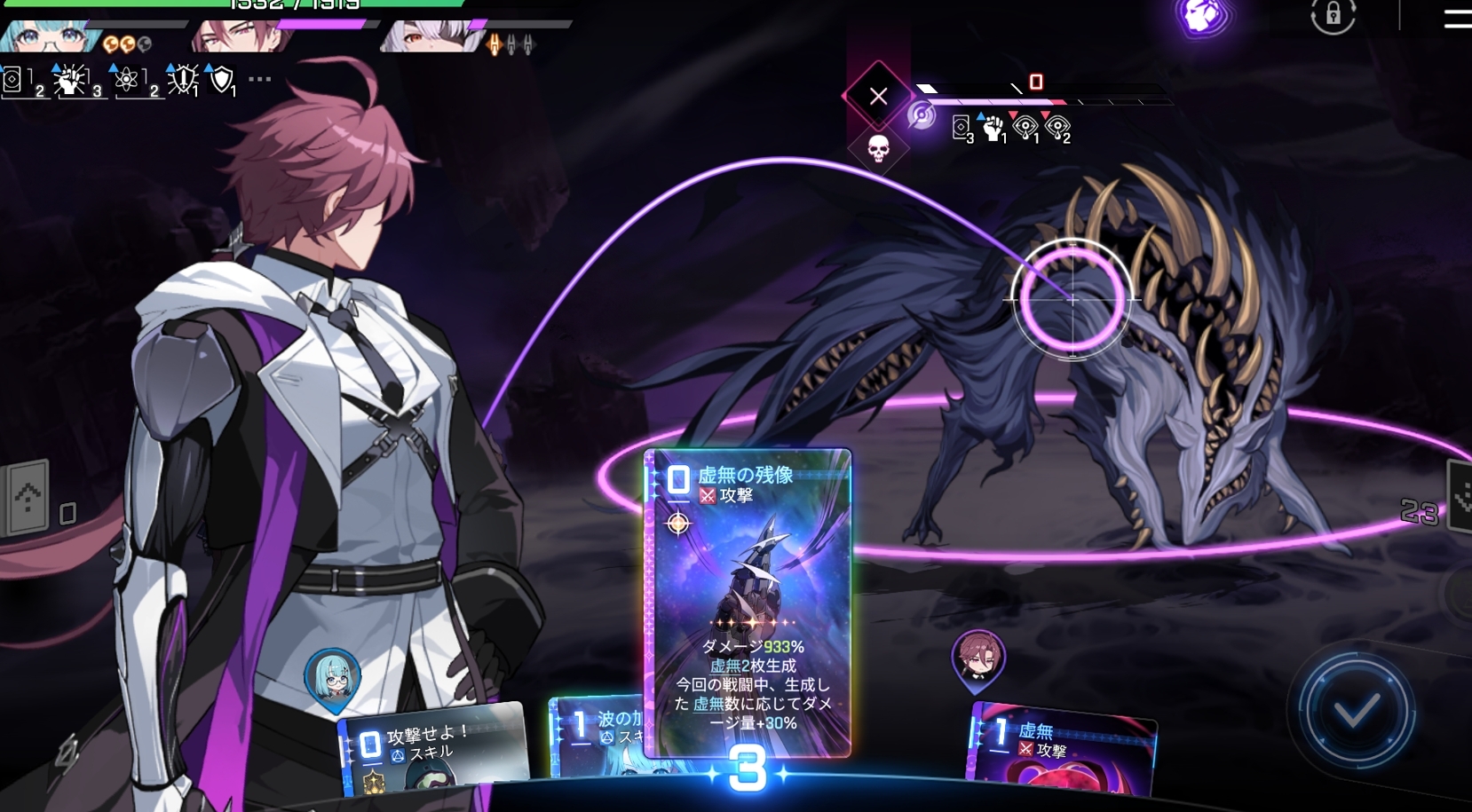Select the 虚無の残像 attack card
Viewport: 1472px width, 812px height.
click(747, 602)
